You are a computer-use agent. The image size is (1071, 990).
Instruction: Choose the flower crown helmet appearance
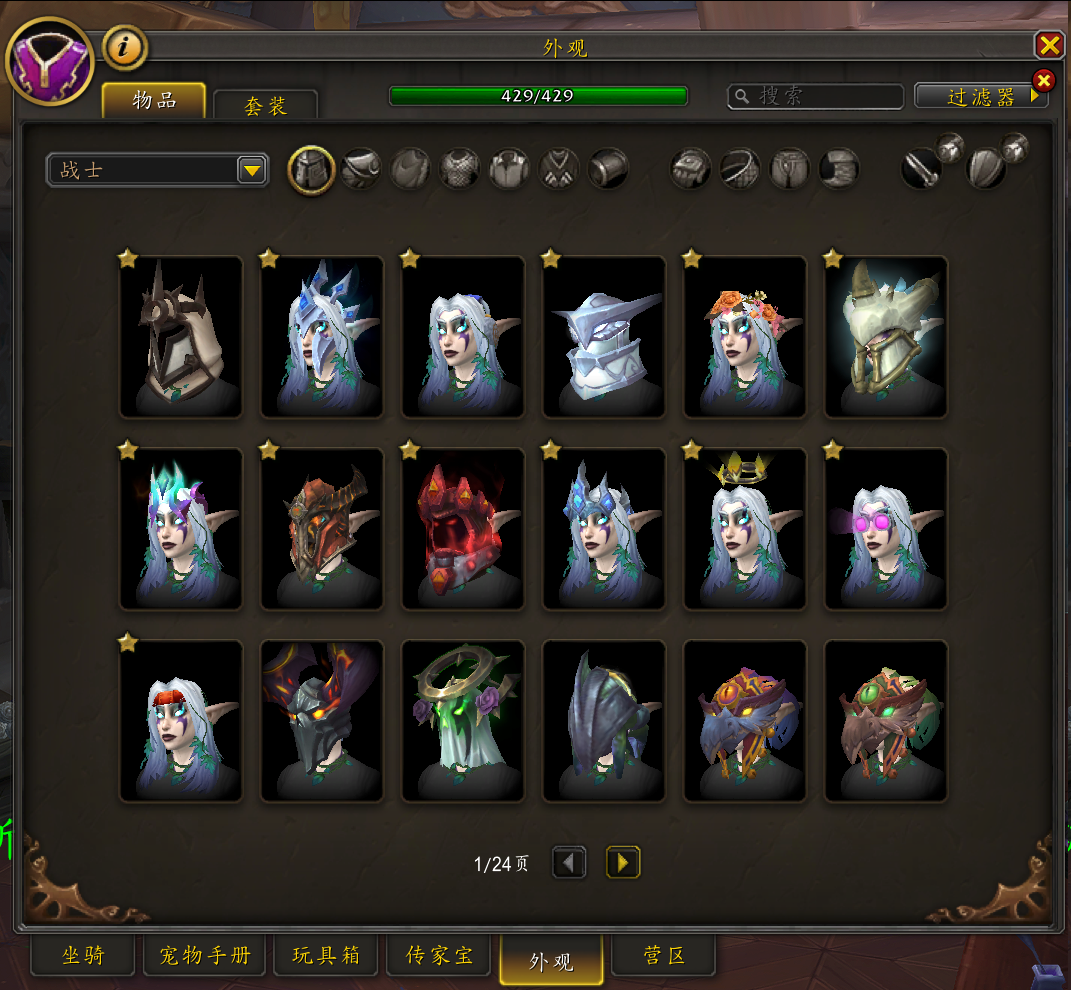click(x=745, y=336)
